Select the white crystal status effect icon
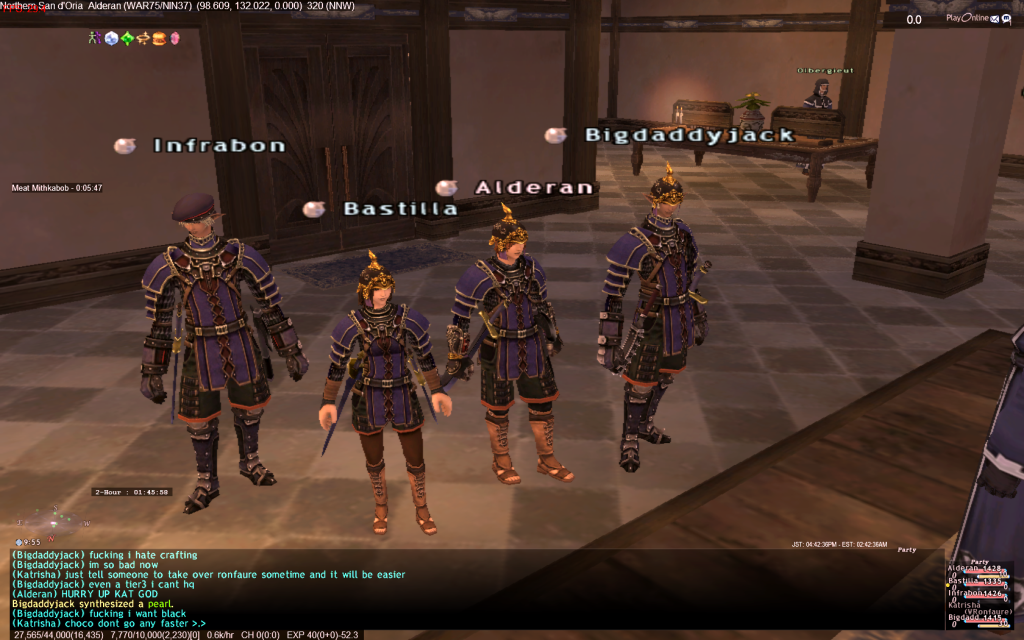The width and height of the screenshot is (1024, 640). (x=111, y=38)
